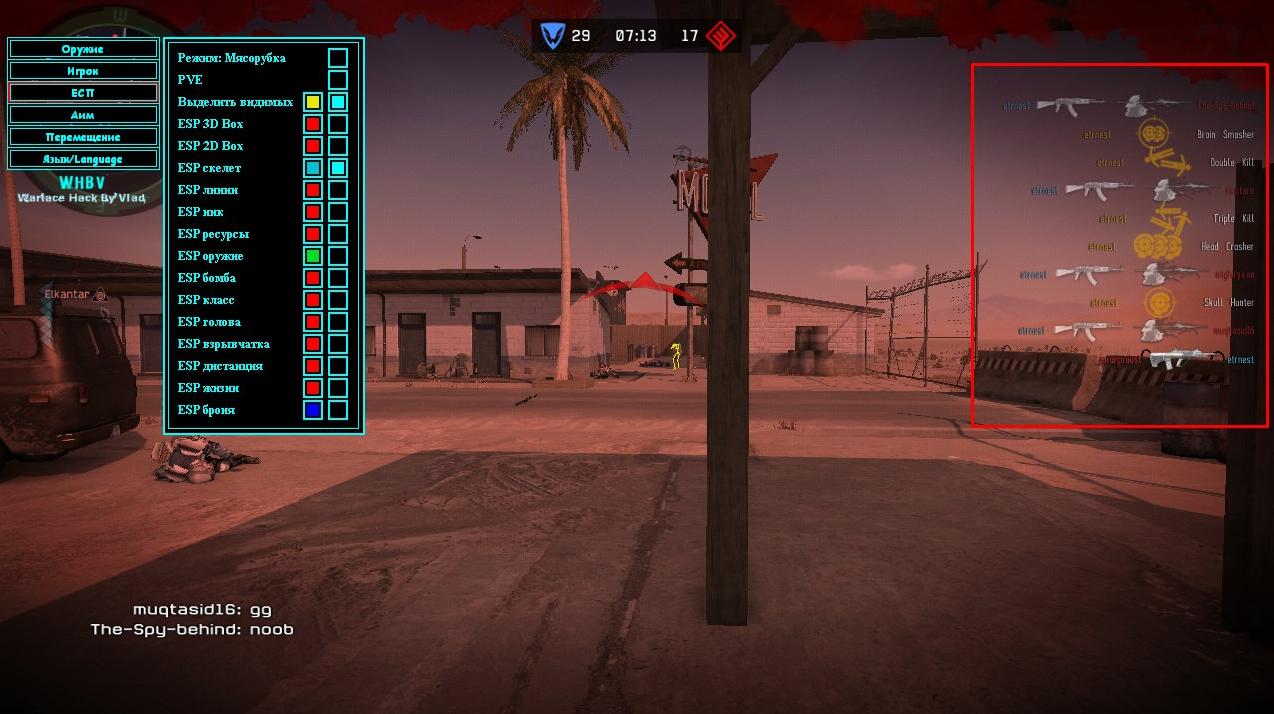1274x714 pixels.
Task: Toggle the ESP голова checkbox
Action: coord(338,322)
